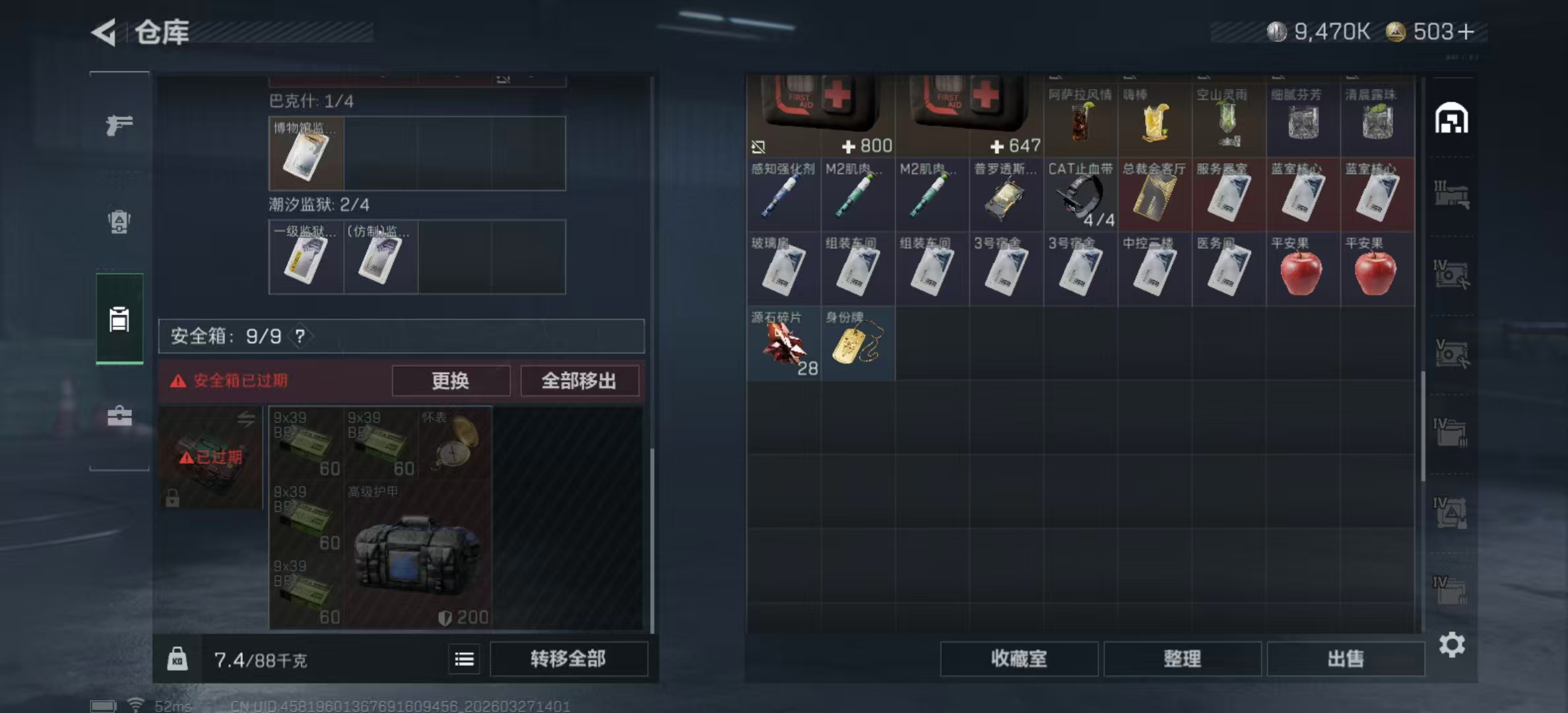The image size is (1568, 713).
Task: Open the briefcase storage icon on left sidebar
Action: click(119, 416)
